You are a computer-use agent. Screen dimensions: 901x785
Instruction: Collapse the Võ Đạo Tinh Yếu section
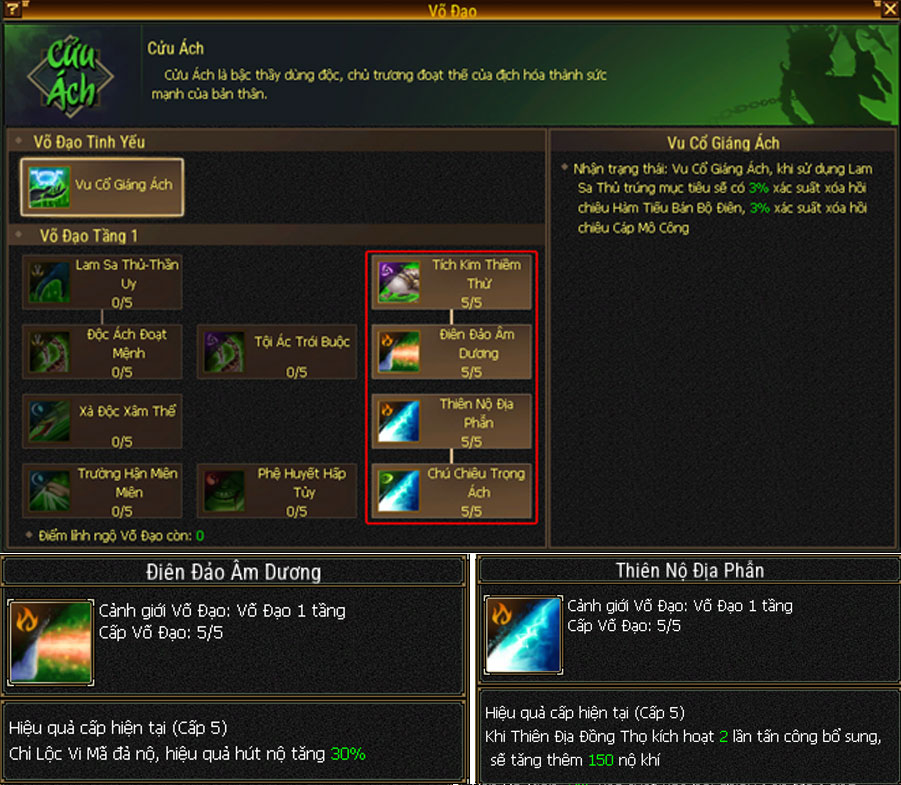(x=19, y=143)
